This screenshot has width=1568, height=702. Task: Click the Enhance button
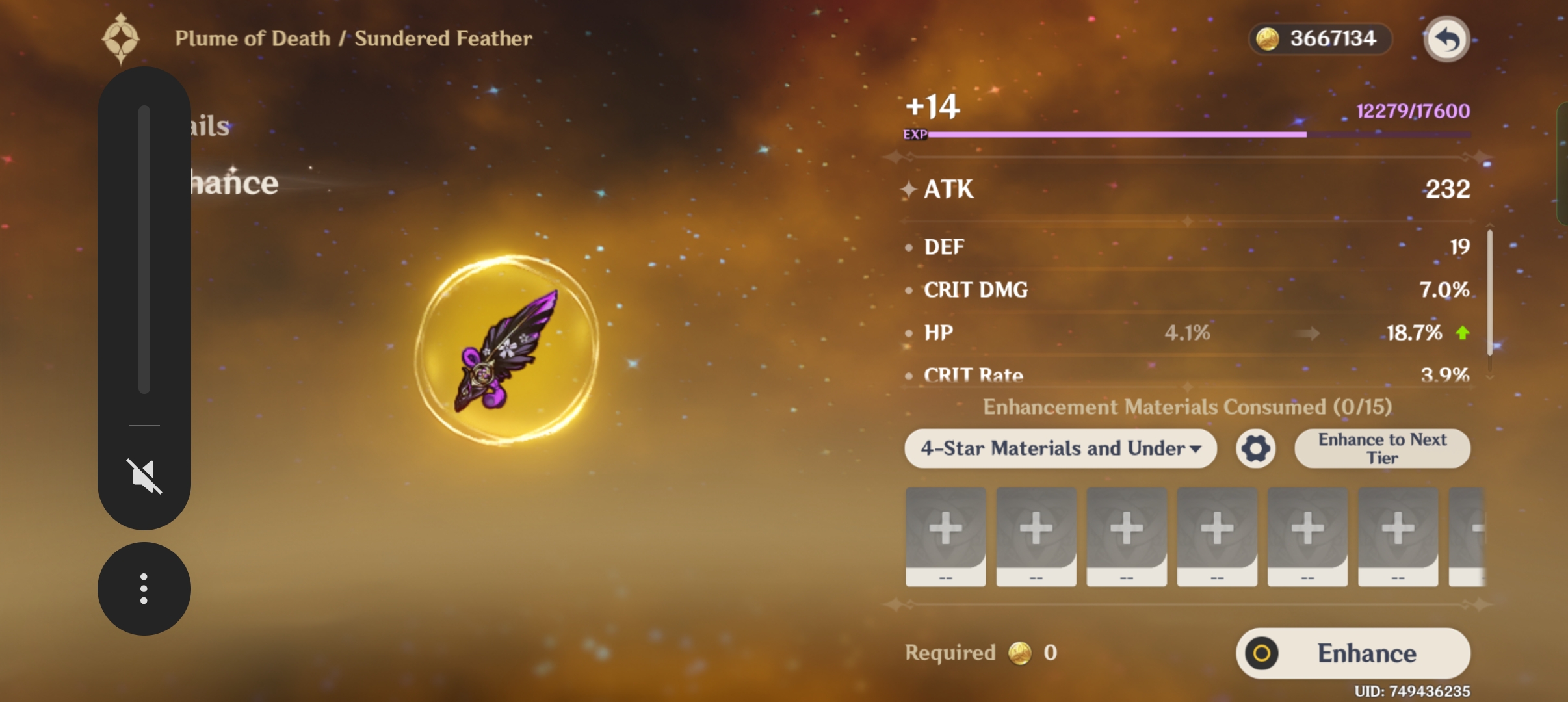click(1353, 653)
